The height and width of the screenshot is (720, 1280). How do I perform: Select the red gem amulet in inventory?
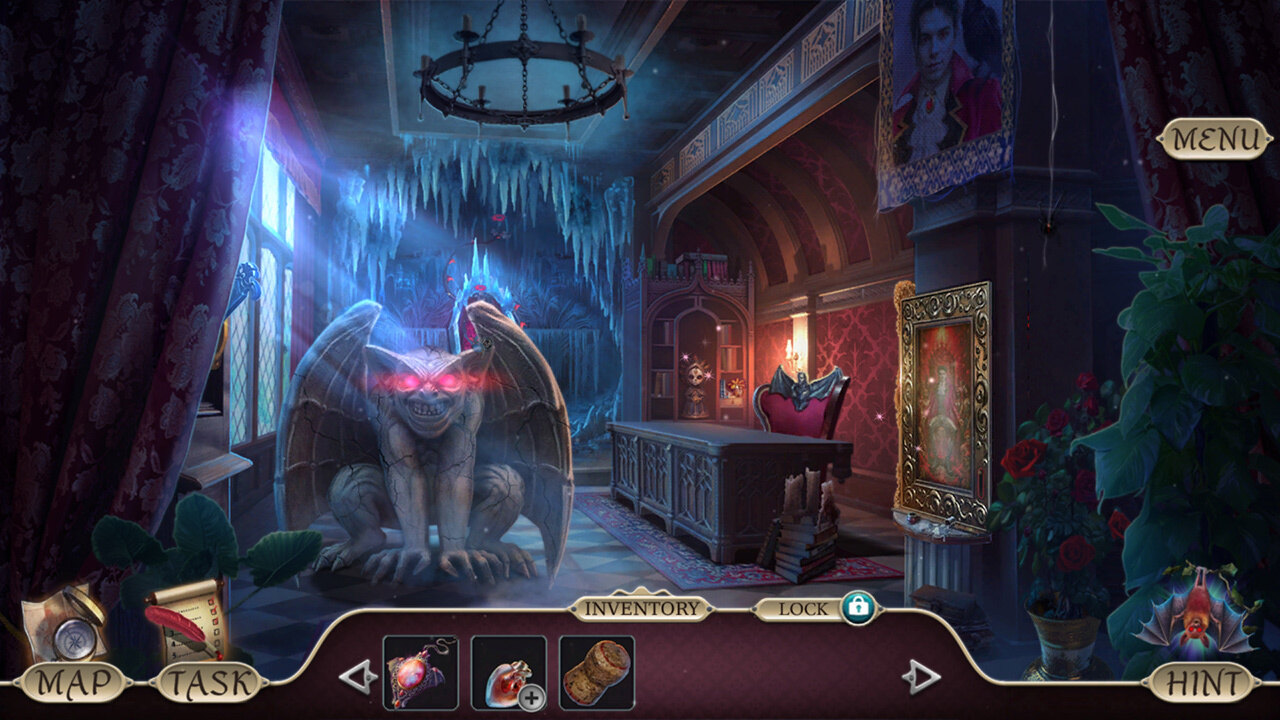[420, 672]
